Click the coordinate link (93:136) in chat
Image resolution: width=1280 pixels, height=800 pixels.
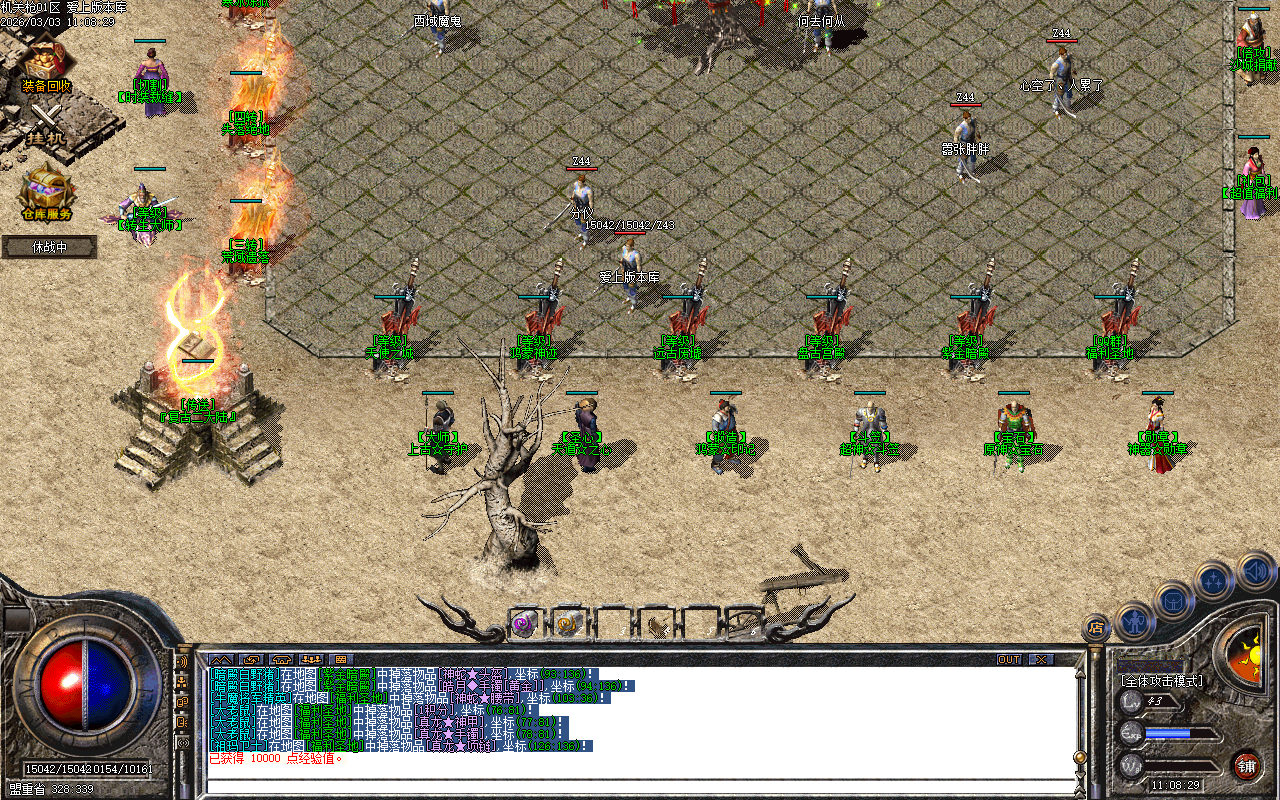coord(566,675)
